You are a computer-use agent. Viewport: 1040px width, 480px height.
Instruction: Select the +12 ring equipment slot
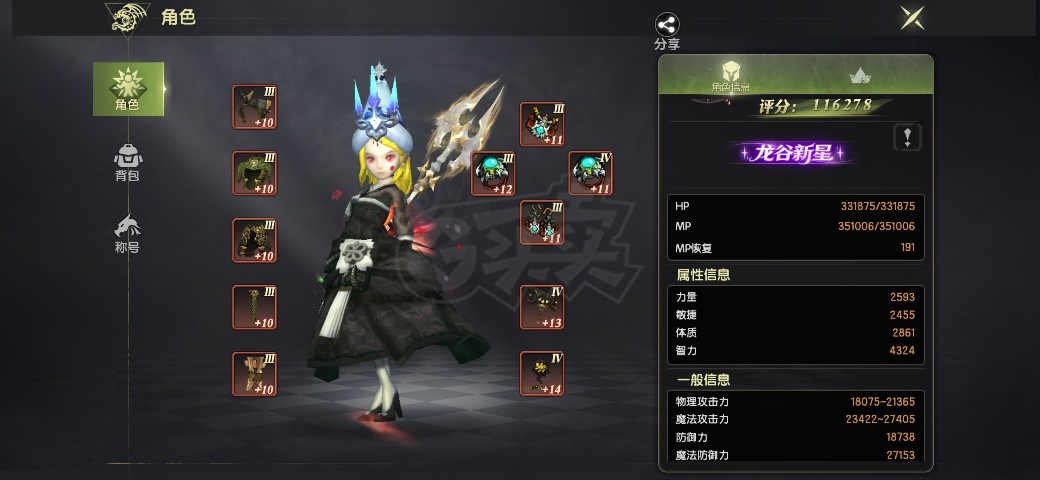point(493,173)
